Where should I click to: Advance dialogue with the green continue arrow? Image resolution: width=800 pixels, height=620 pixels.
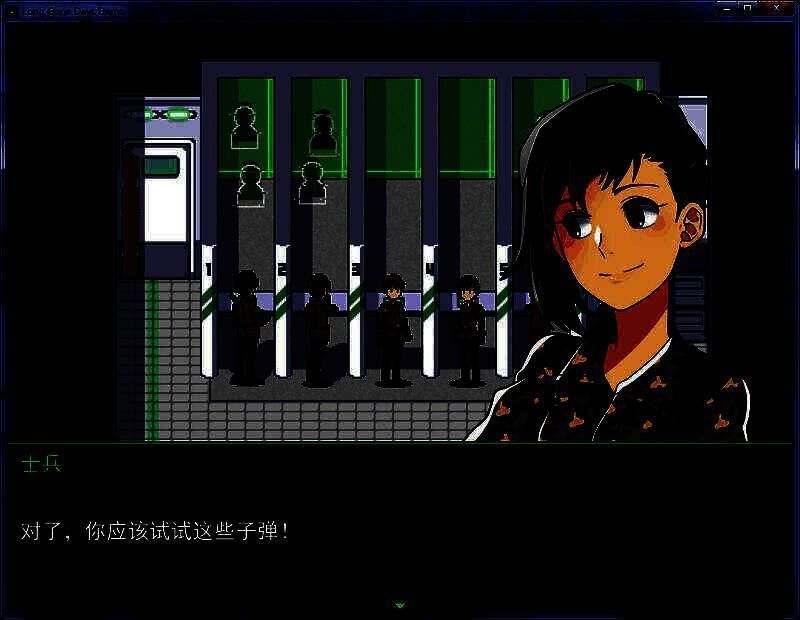400,605
